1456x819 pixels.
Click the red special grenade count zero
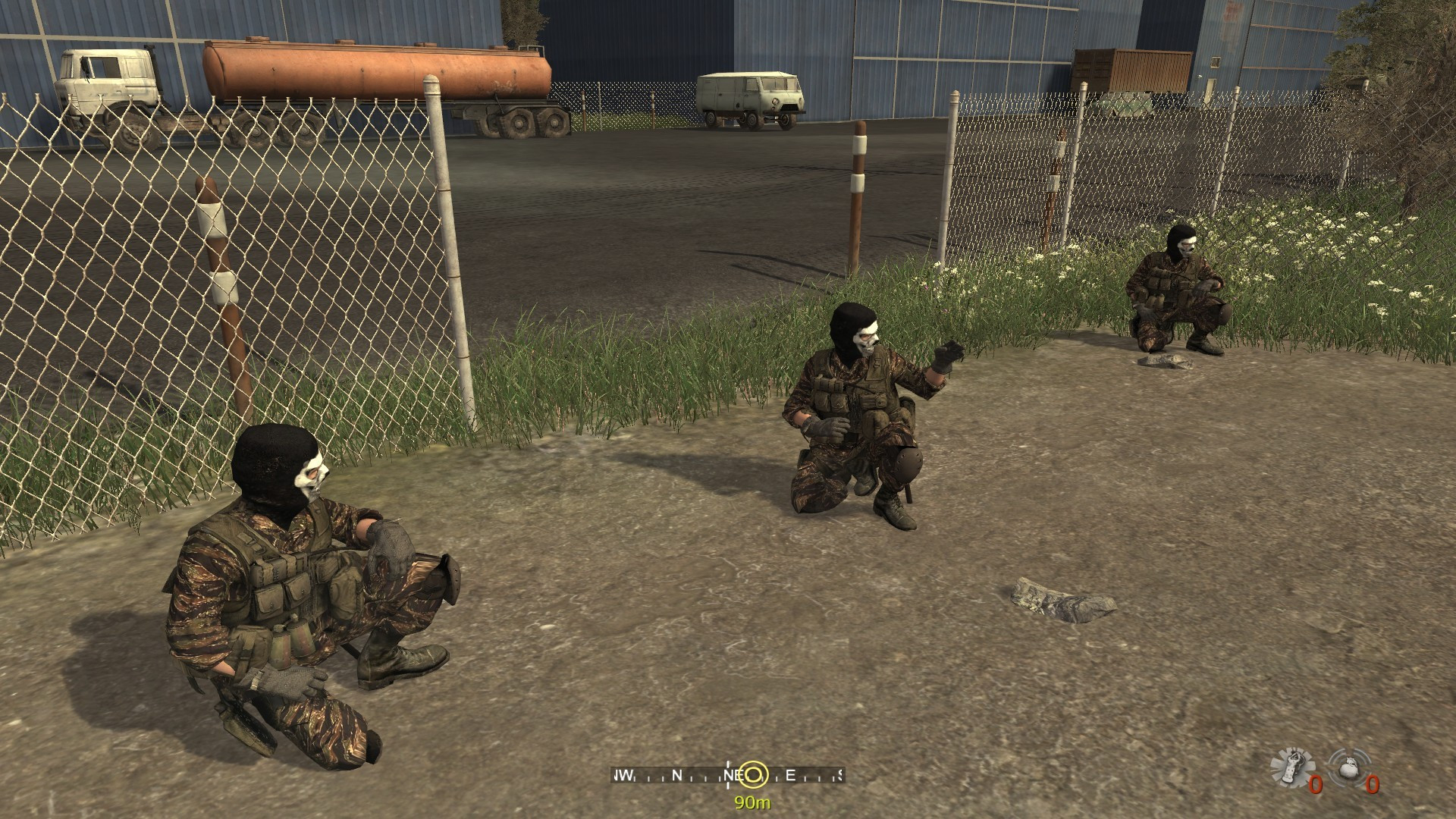pos(1315,786)
